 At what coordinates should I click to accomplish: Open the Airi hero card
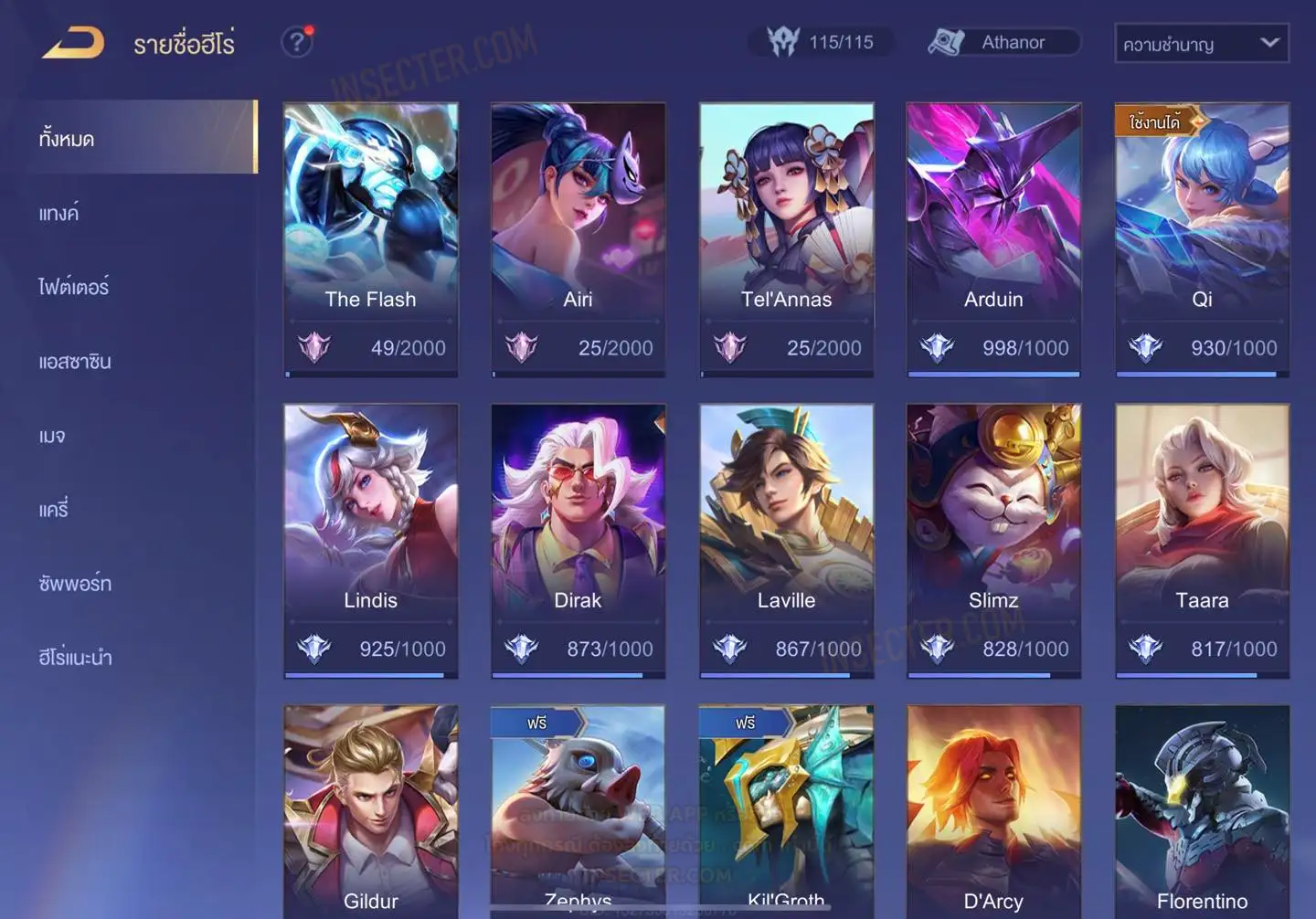click(x=578, y=238)
